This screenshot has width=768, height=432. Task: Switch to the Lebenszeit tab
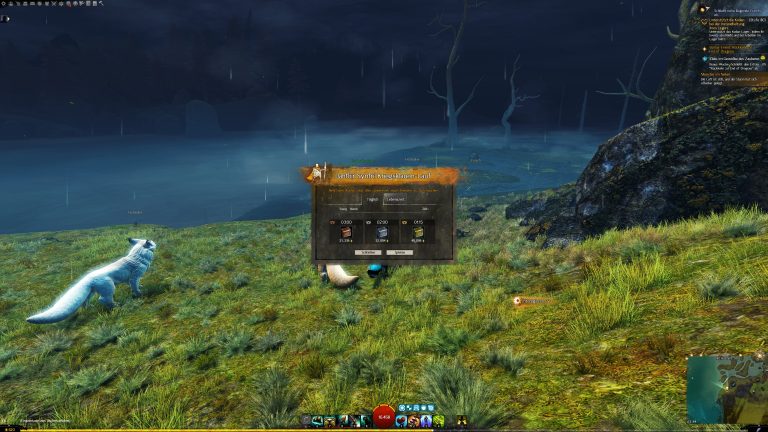(x=398, y=199)
